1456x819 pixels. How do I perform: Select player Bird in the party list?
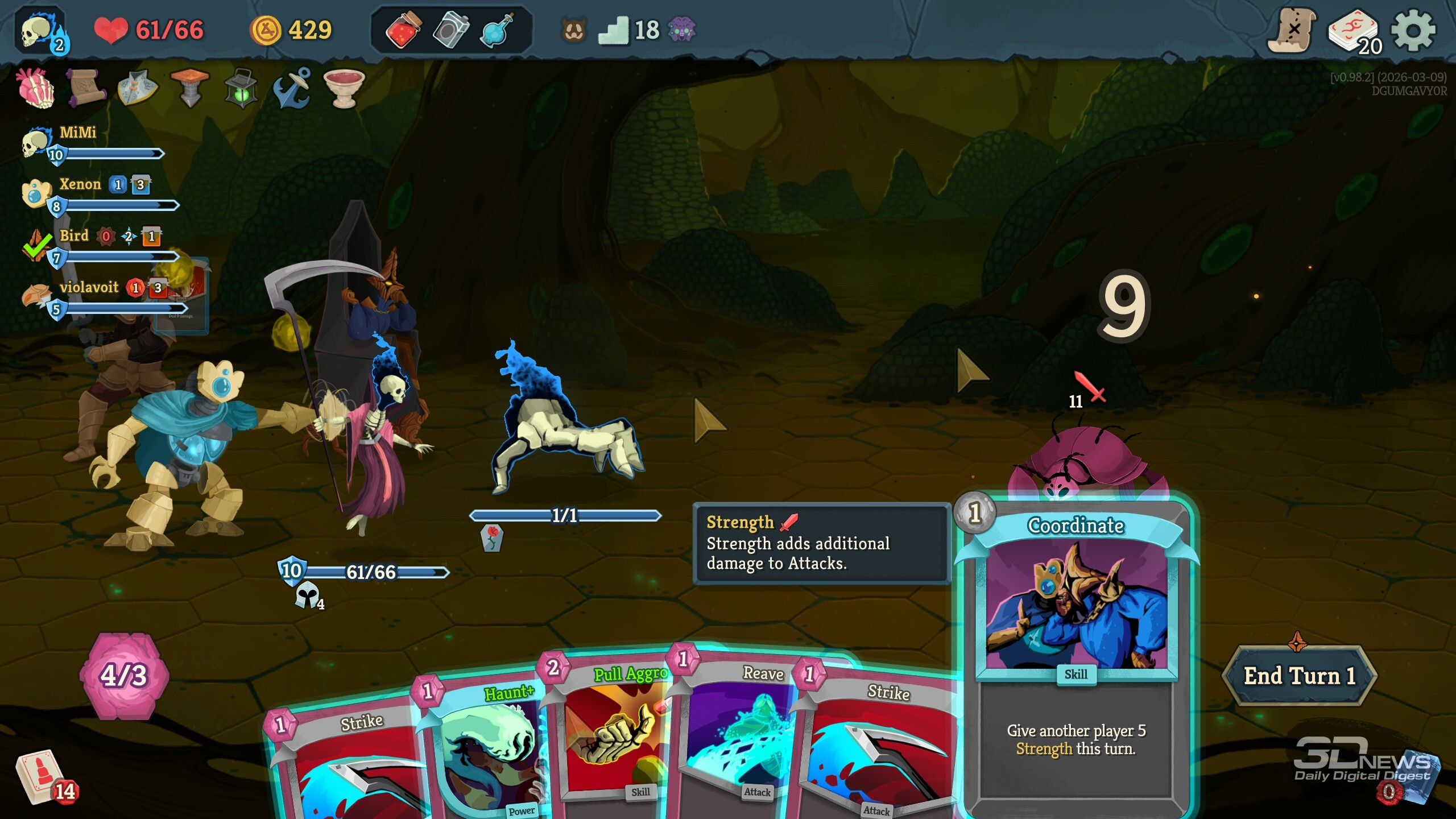click(x=74, y=236)
